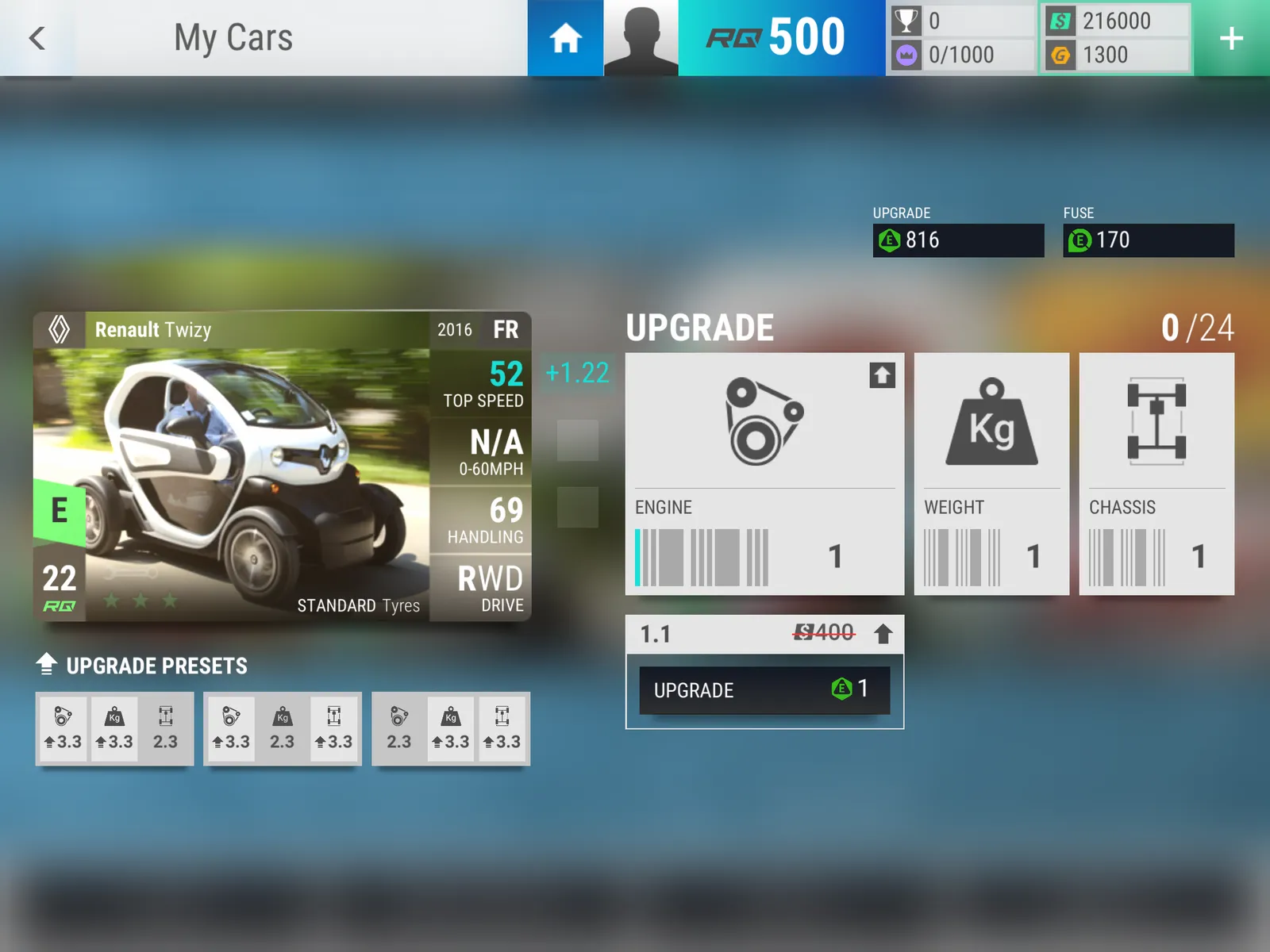Select the Engine upgrade tile
The height and width of the screenshot is (952, 1270).
pyautogui.click(x=764, y=474)
